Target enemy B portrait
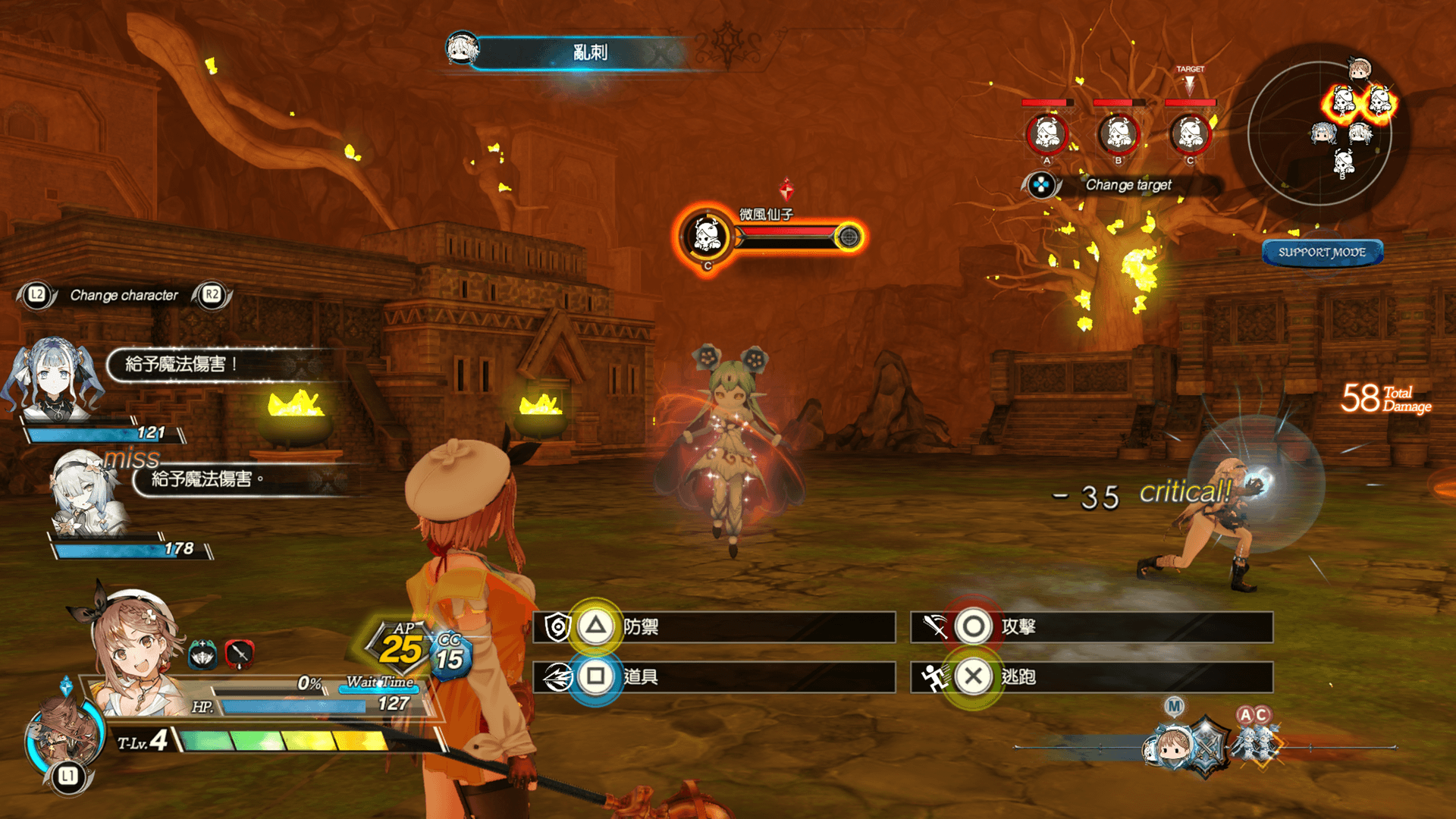 (x=1118, y=134)
